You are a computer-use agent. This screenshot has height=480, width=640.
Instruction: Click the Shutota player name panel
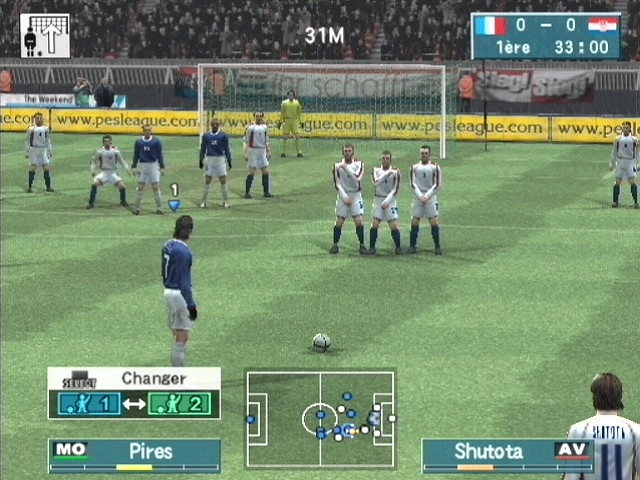click(506, 452)
